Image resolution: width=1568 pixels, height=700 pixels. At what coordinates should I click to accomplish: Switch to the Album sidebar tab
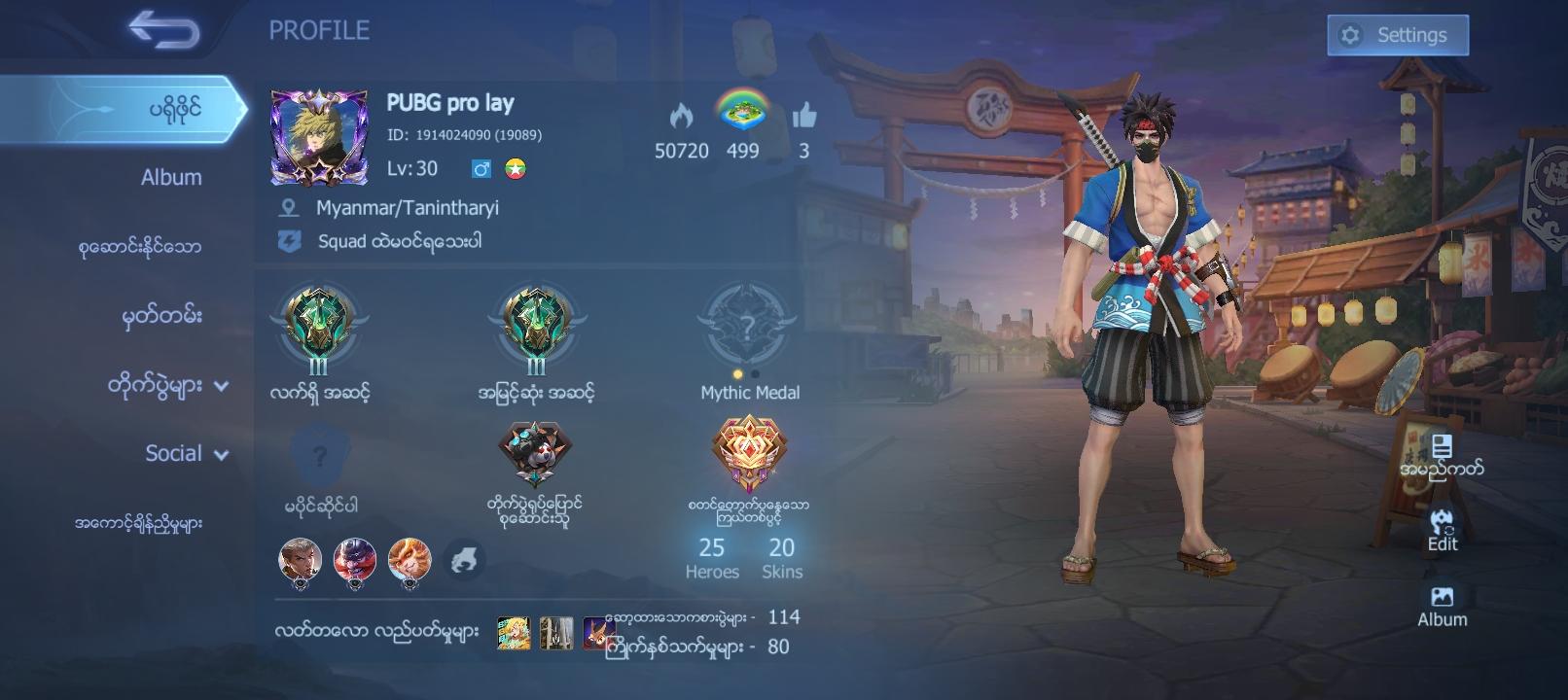170,177
